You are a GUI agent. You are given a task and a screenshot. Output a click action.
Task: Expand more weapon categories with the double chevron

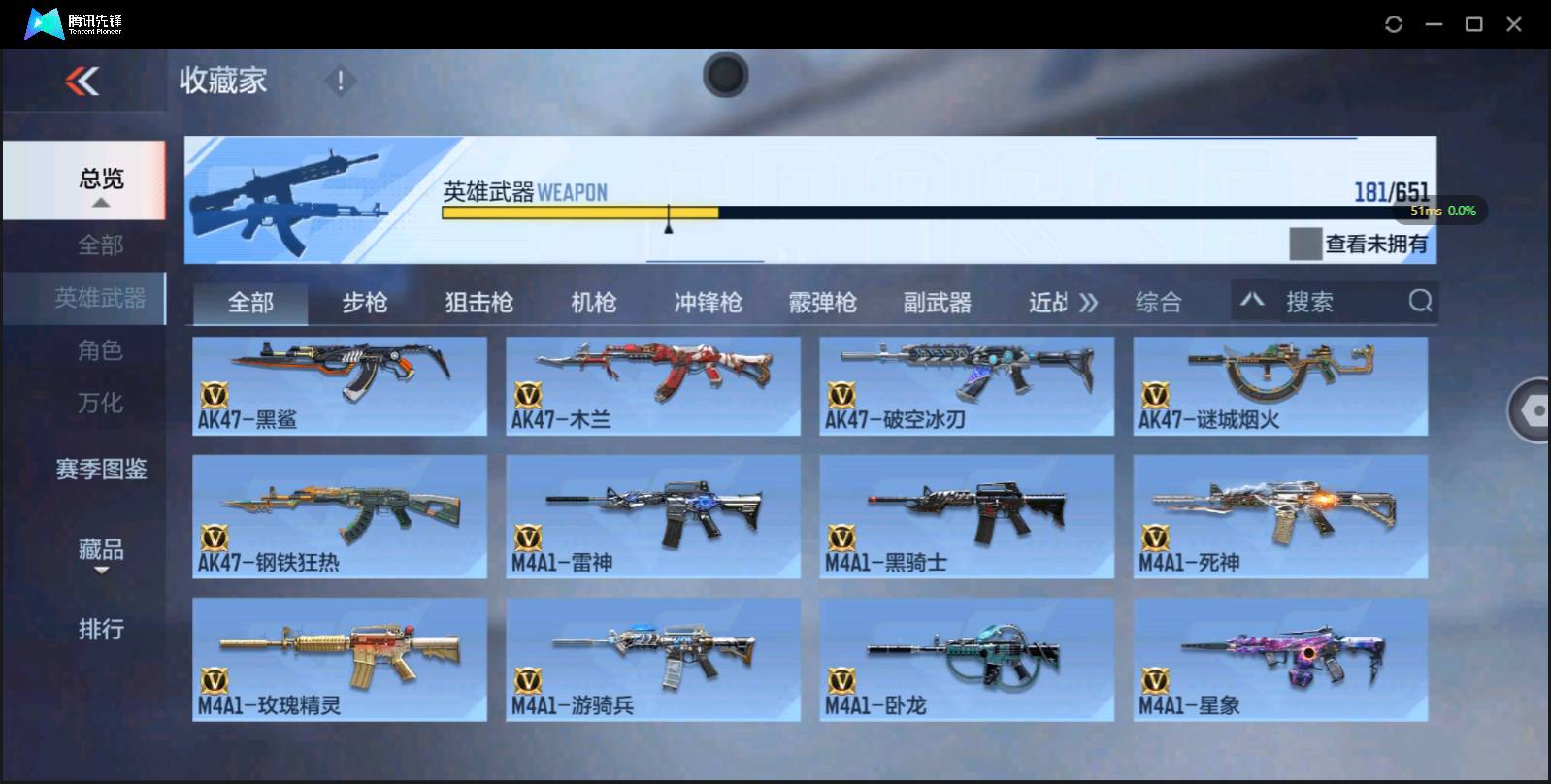[x=1091, y=302]
